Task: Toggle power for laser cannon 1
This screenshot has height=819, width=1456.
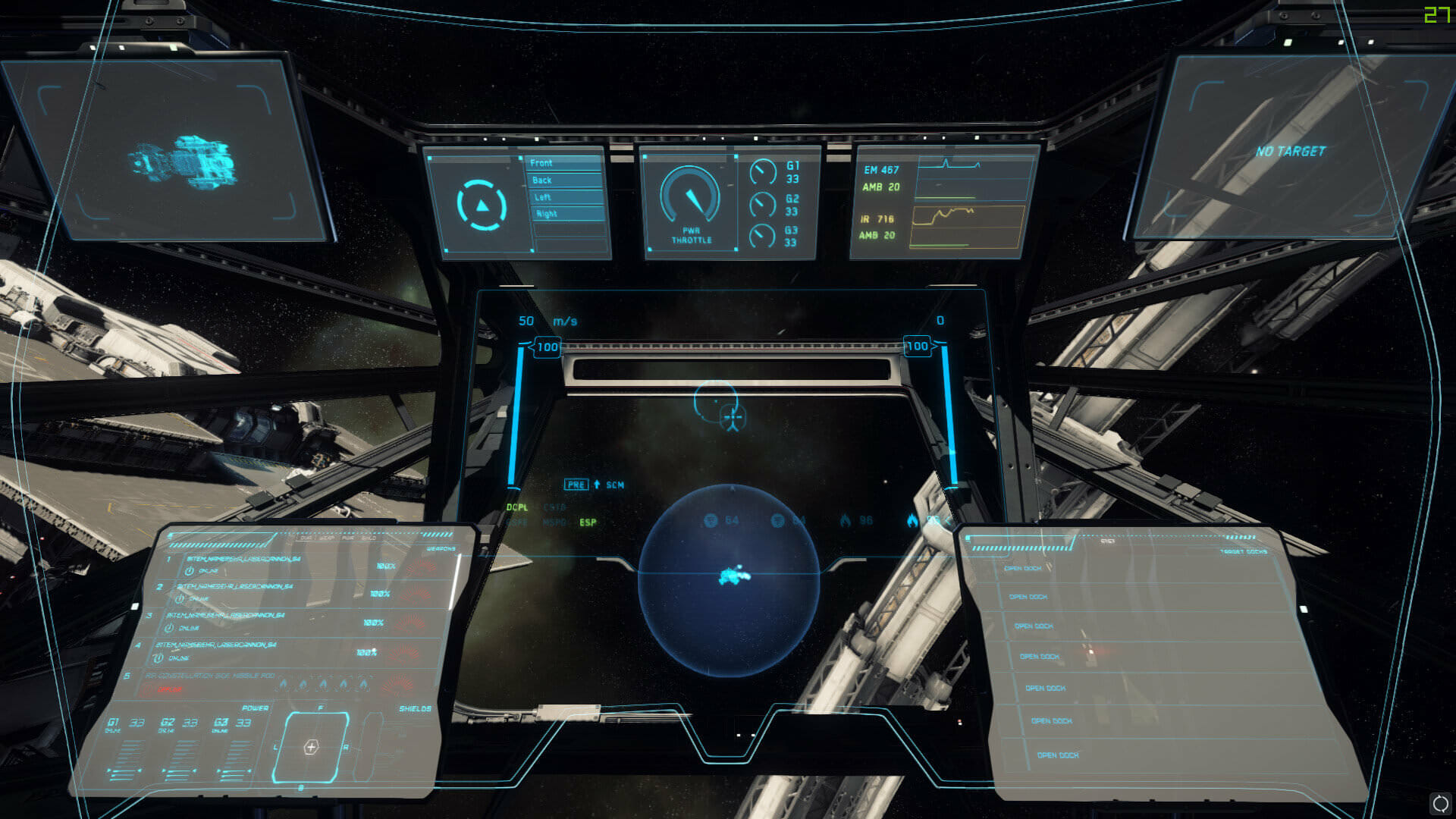Action: pyautogui.click(x=190, y=570)
